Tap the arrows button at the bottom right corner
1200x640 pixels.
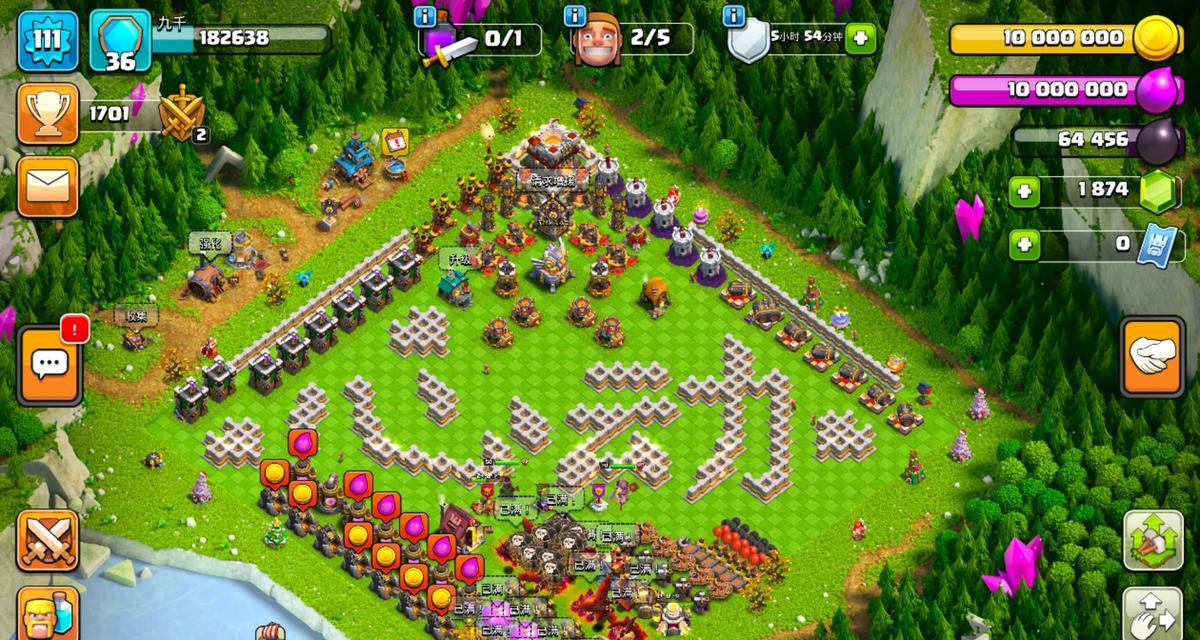pyautogui.click(x=1153, y=612)
